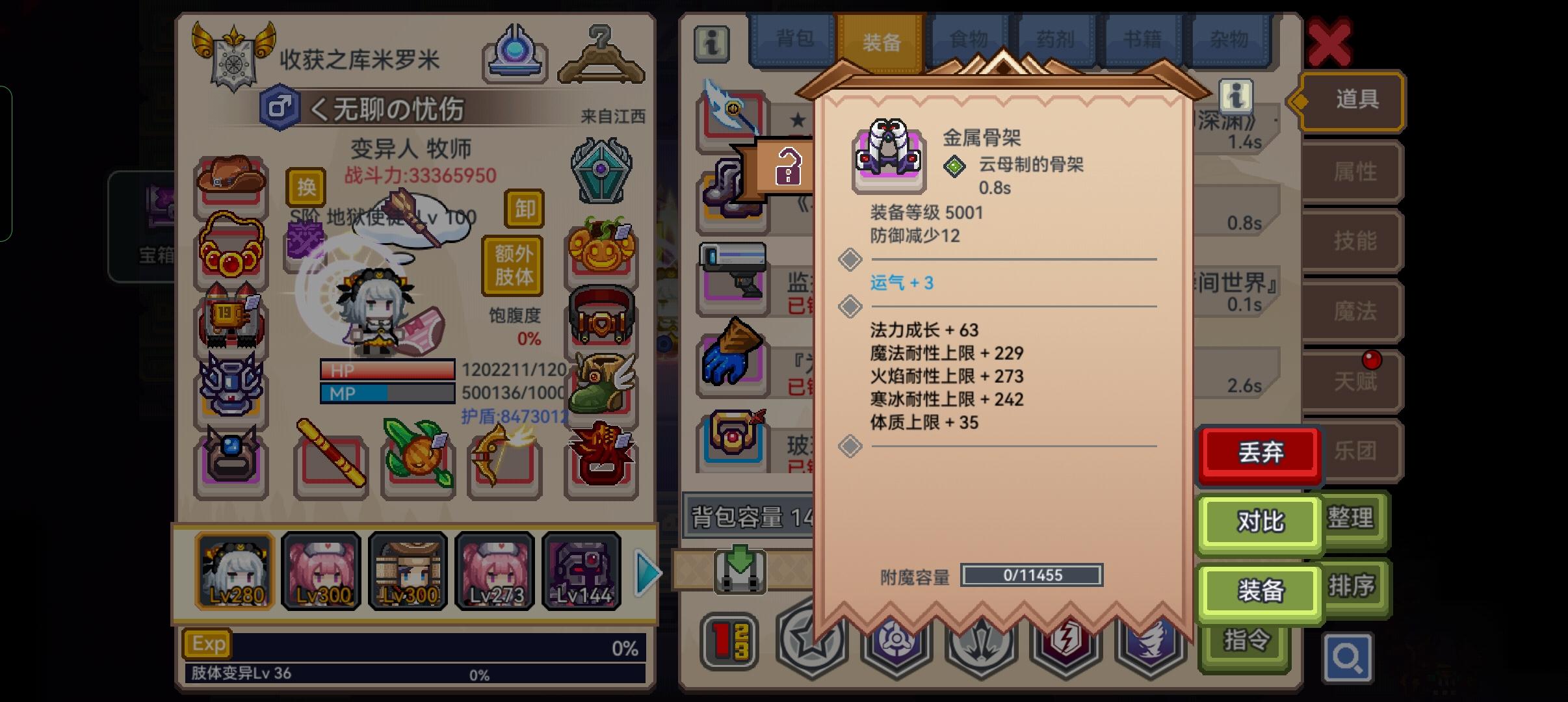Expand the party list with blue arrow
The height and width of the screenshot is (702, 1568).
click(x=645, y=571)
